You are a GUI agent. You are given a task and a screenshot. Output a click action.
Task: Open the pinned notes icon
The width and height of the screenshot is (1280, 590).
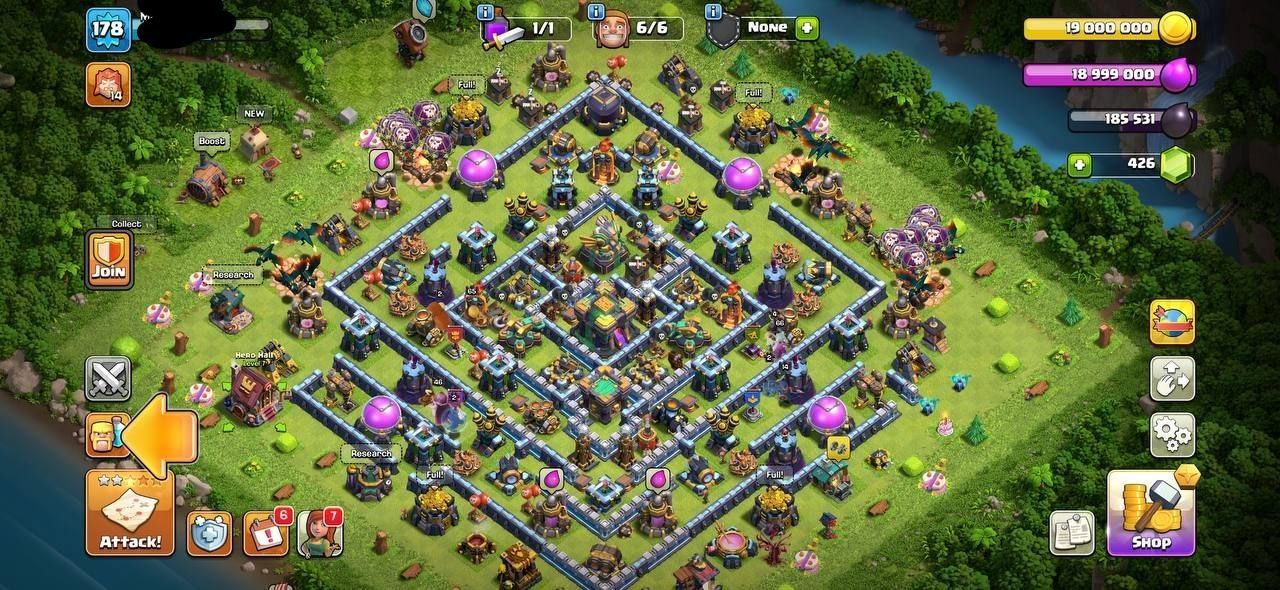[x=1071, y=533]
